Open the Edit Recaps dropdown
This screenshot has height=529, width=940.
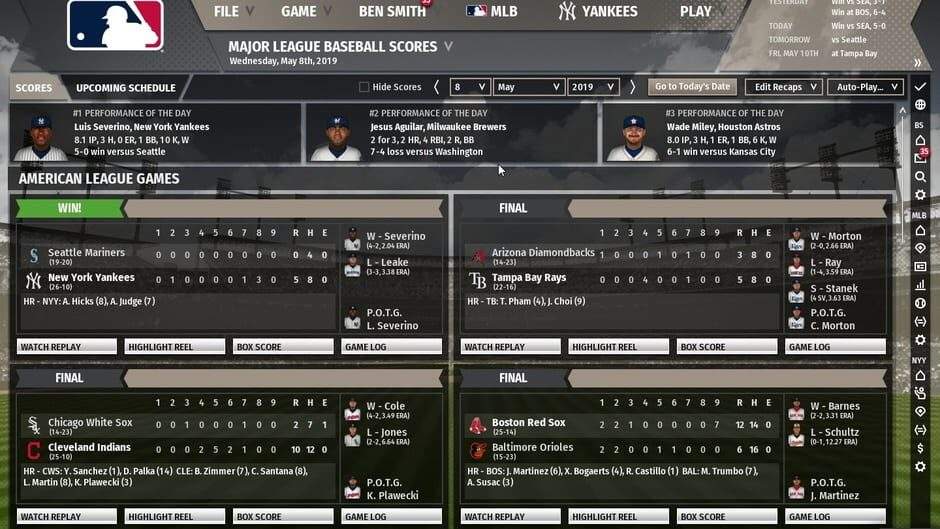point(783,87)
